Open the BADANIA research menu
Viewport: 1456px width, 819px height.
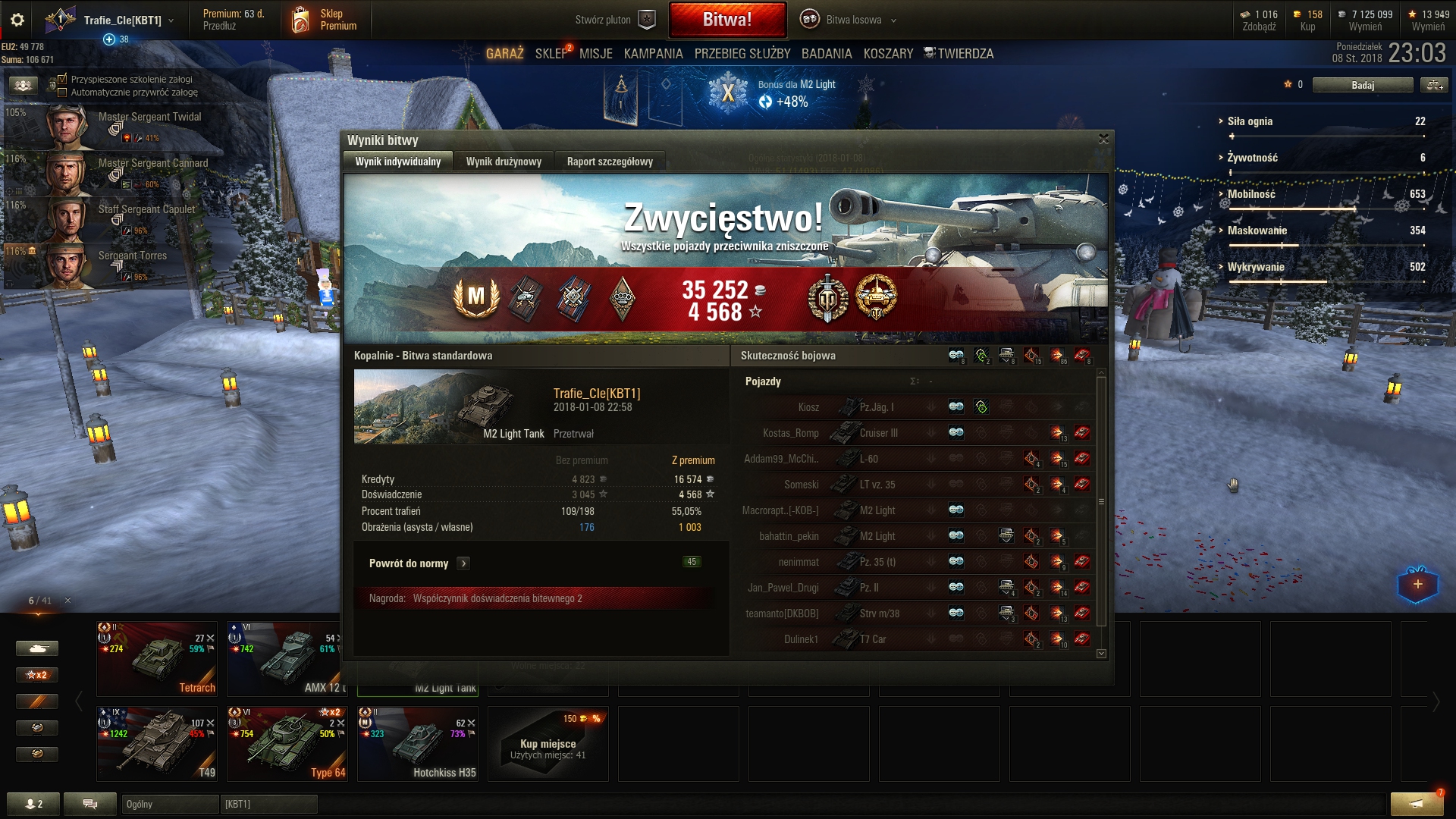[826, 54]
